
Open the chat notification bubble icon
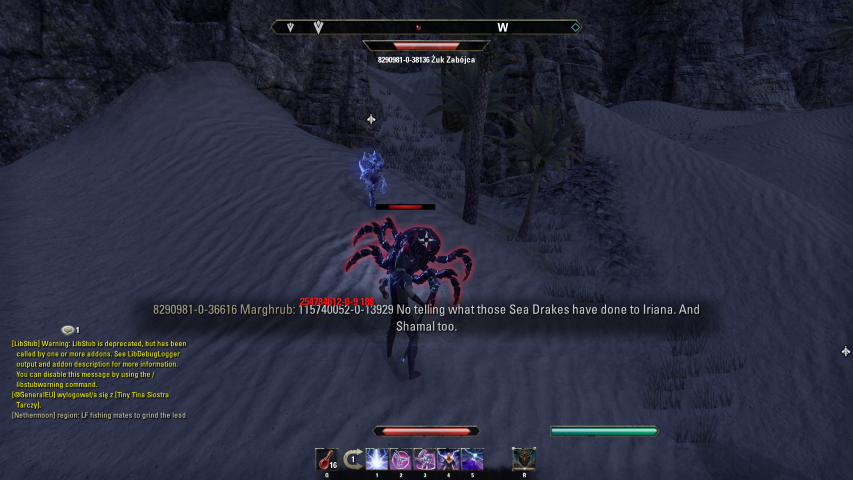68,330
